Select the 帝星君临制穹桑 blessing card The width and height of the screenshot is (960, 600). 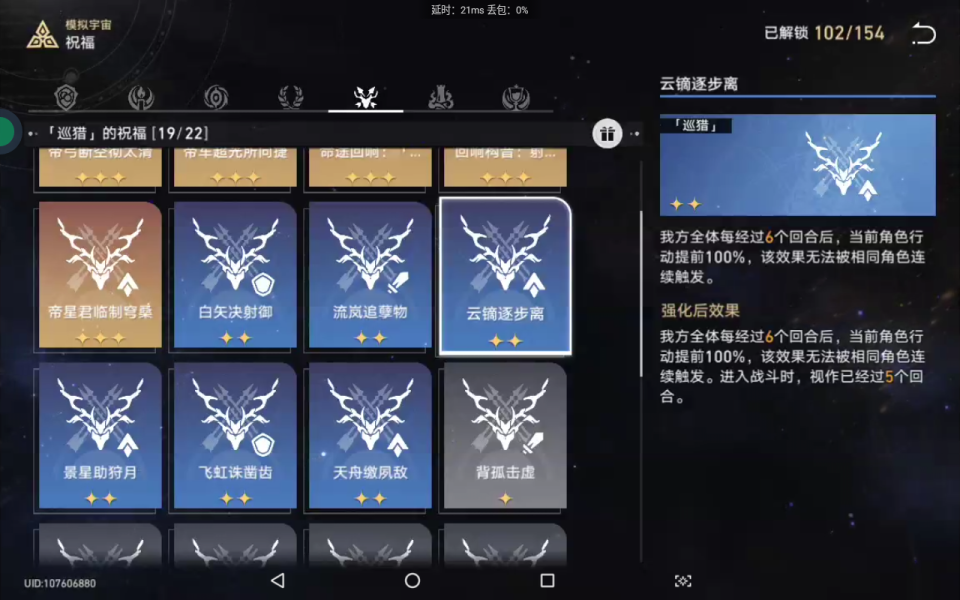[x=100, y=274]
